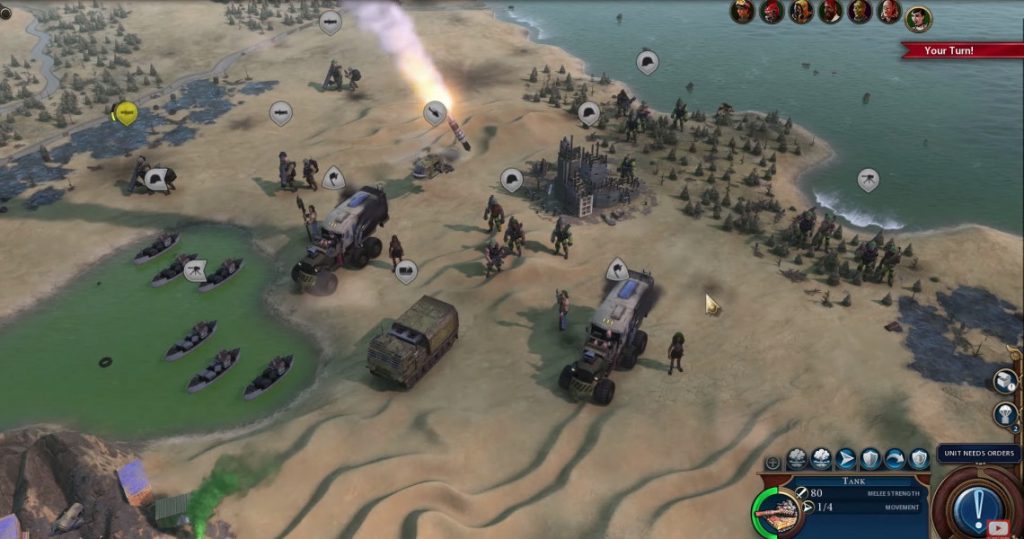Image resolution: width=1024 pixels, height=539 pixels.
Task: Click the Unit Needs Orders label
Action: 978,453
